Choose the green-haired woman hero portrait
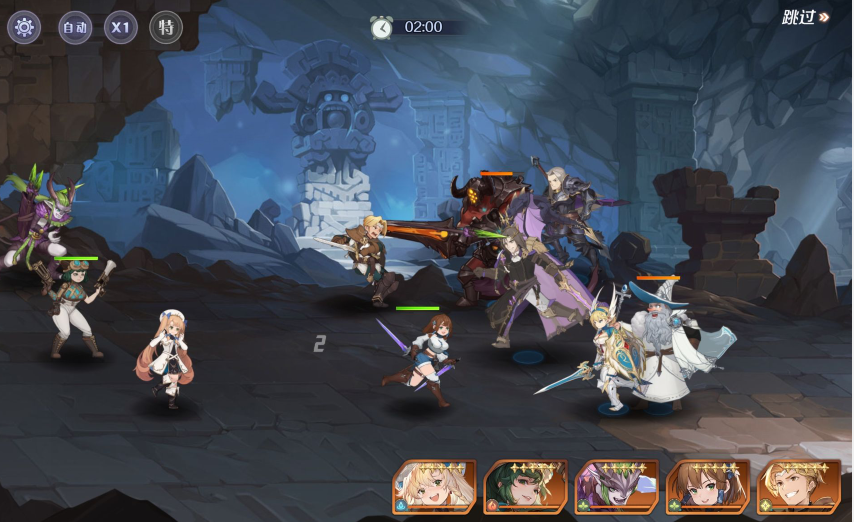Image resolution: width=854 pixels, height=522 pixels. [525, 487]
